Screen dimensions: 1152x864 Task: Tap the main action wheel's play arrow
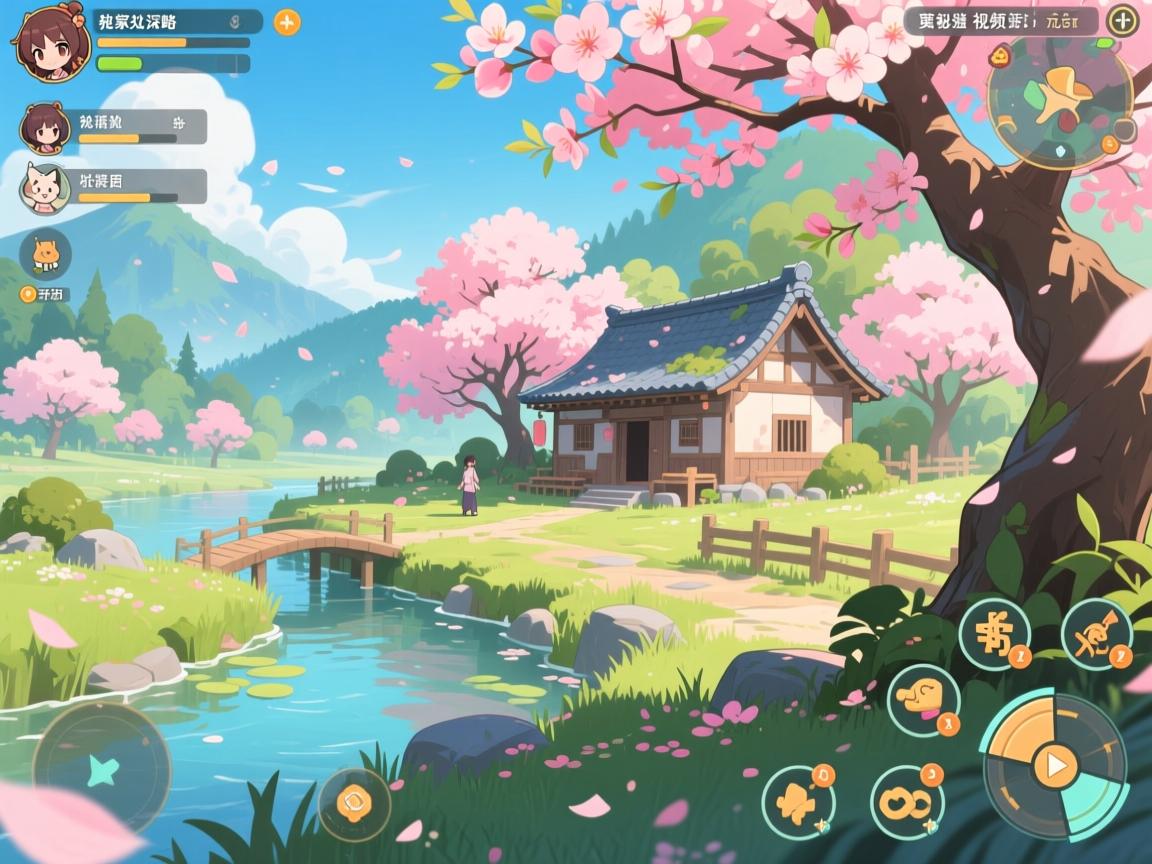pyautogui.click(x=1054, y=767)
